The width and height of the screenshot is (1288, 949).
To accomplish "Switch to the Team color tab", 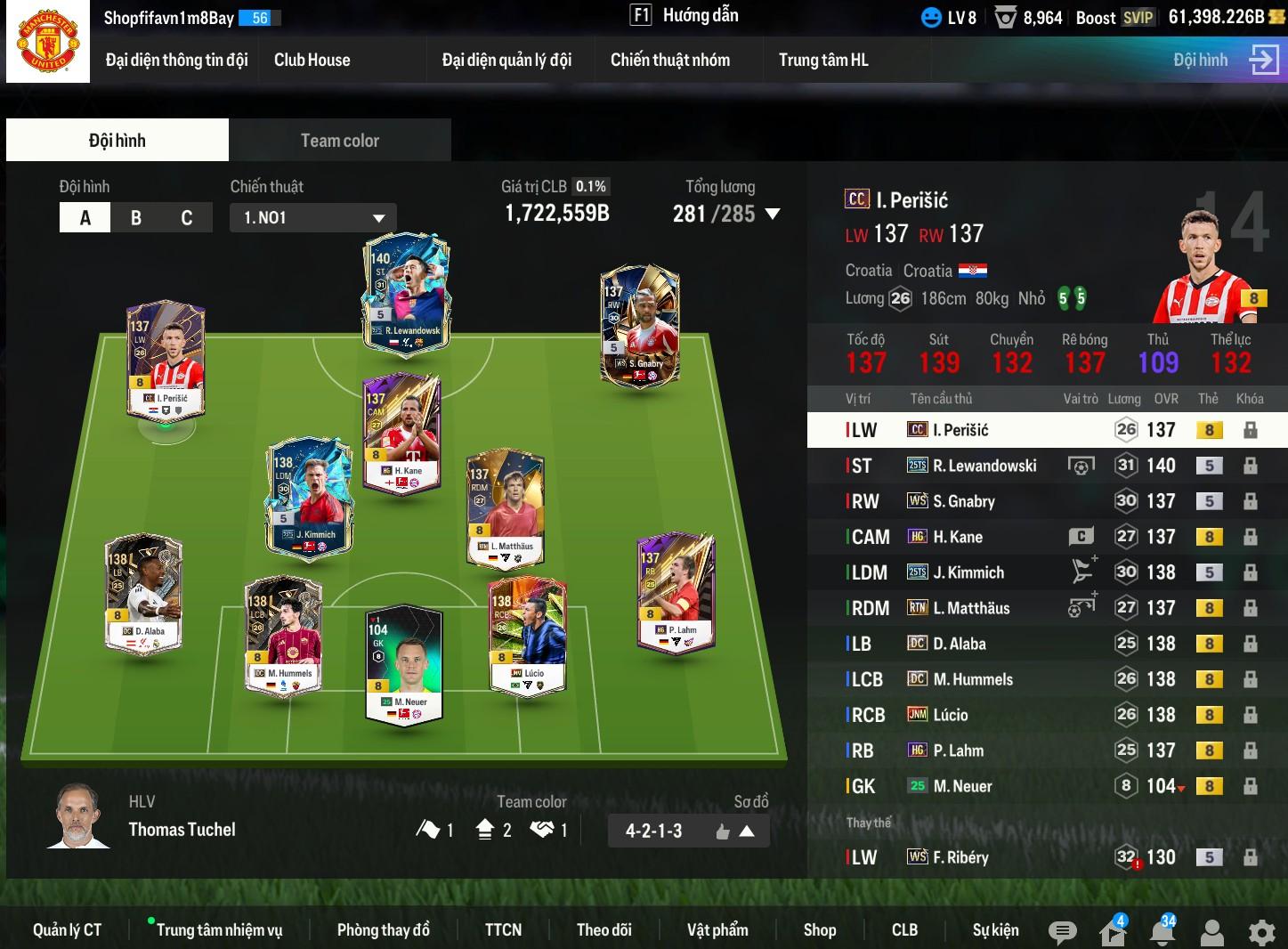I will click(339, 141).
